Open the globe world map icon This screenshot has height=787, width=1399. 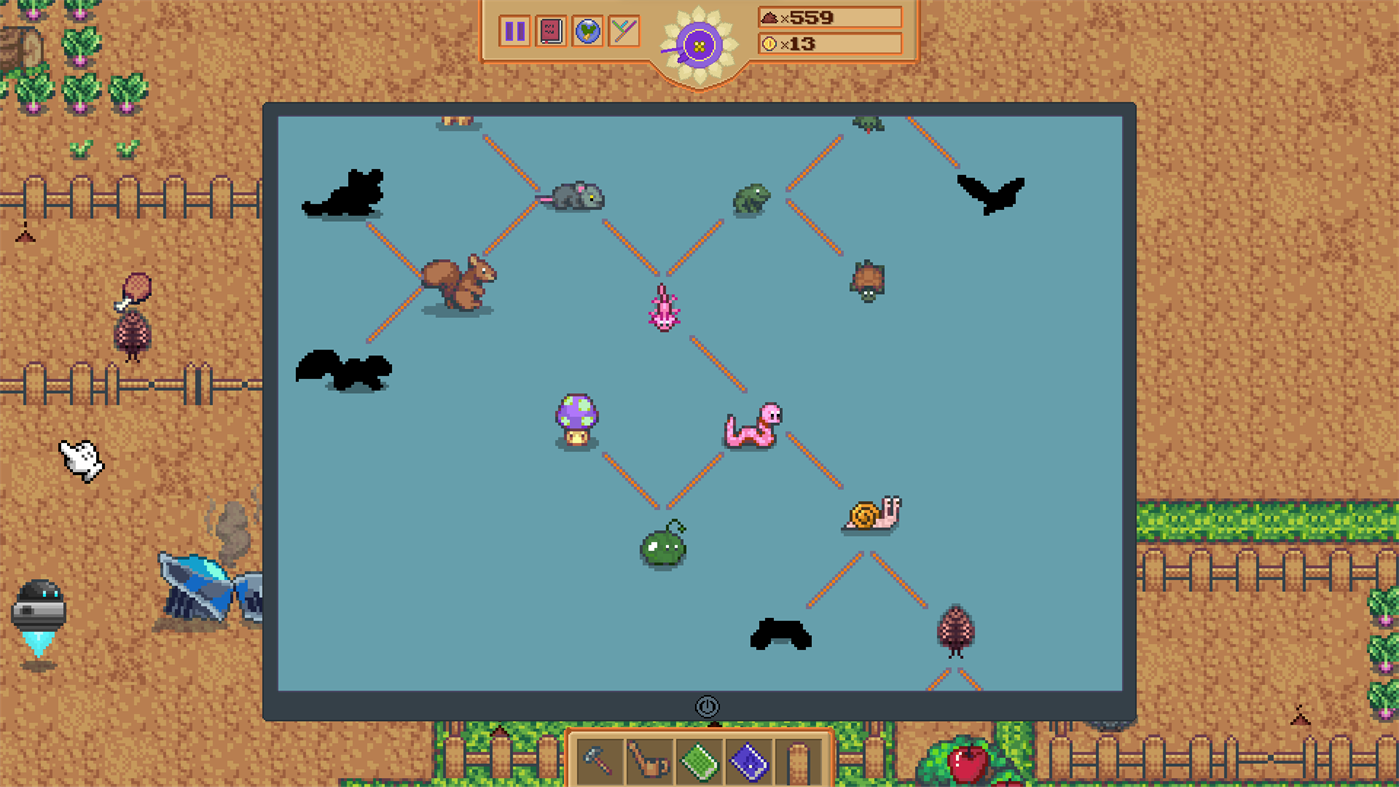coord(587,31)
